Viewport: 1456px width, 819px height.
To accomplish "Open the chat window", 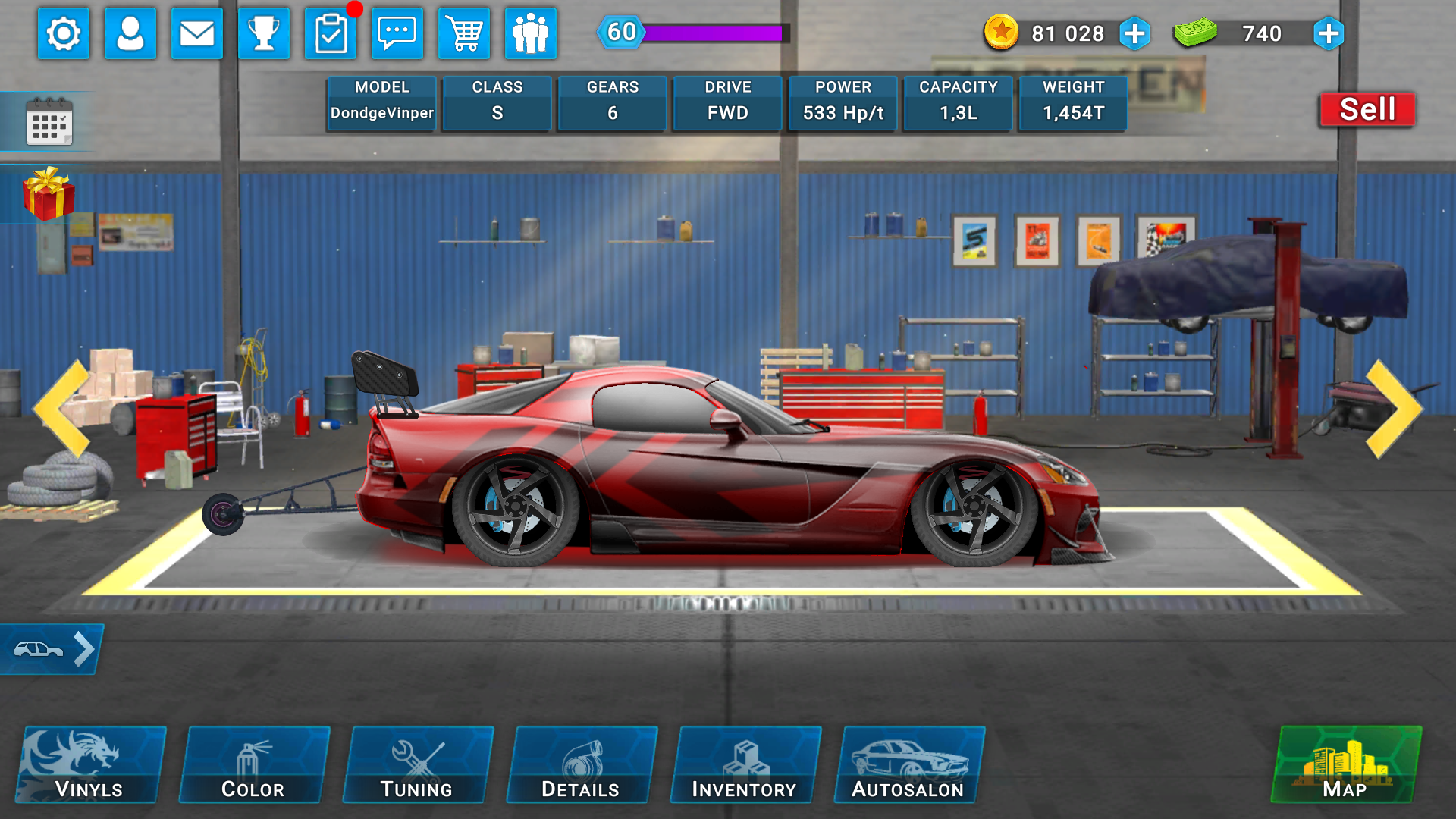I will tap(397, 33).
